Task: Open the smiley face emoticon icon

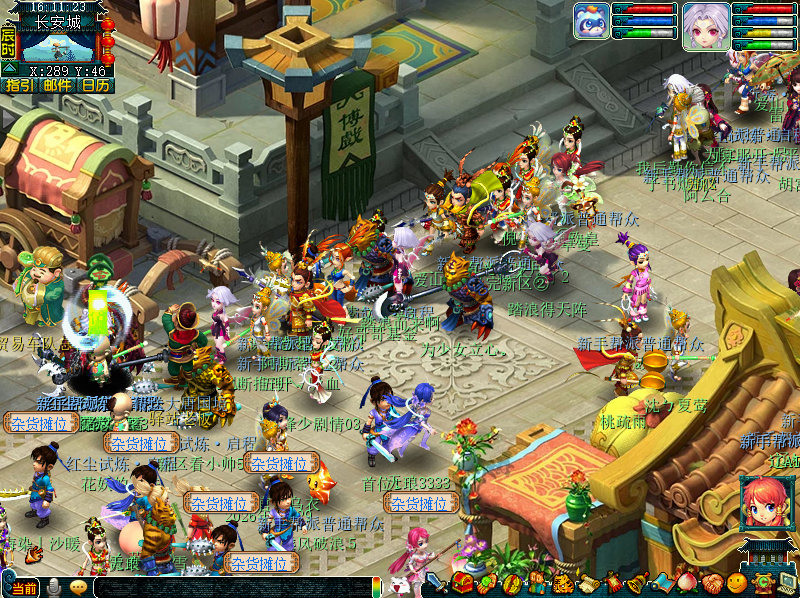Action: click(737, 583)
